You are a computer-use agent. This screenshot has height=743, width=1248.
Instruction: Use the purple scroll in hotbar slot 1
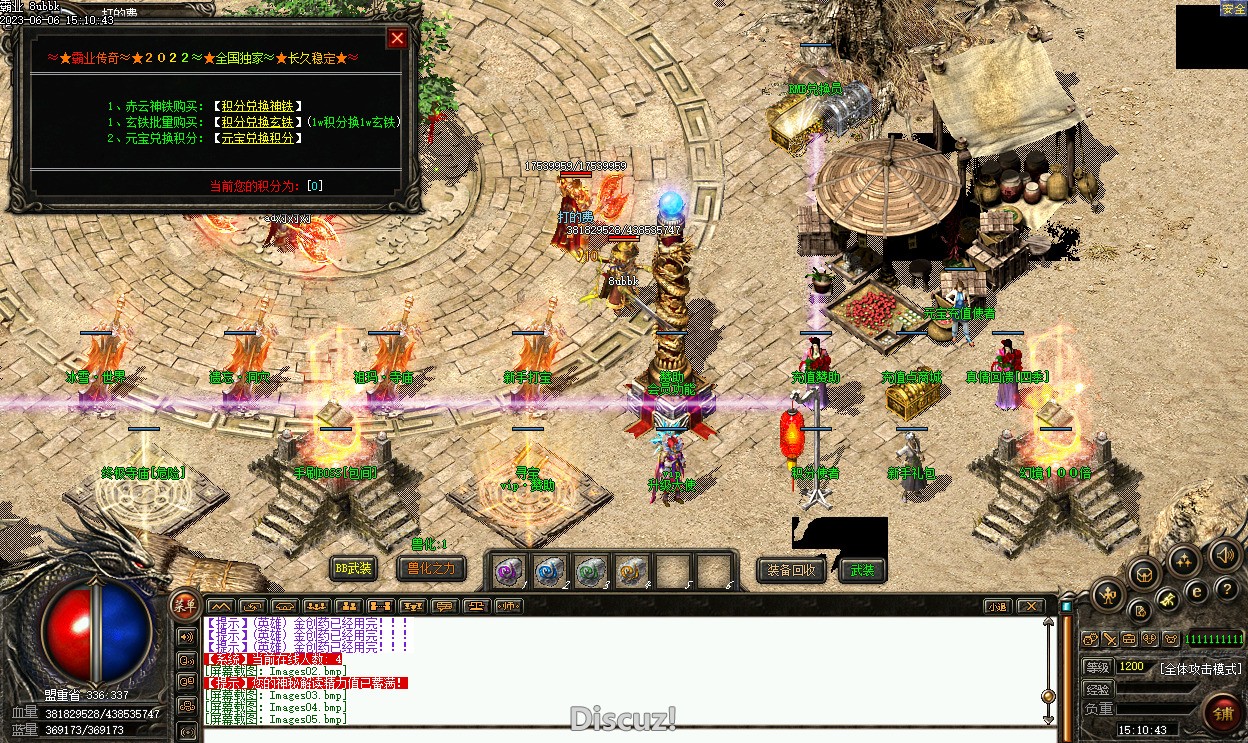pyautogui.click(x=509, y=571)
